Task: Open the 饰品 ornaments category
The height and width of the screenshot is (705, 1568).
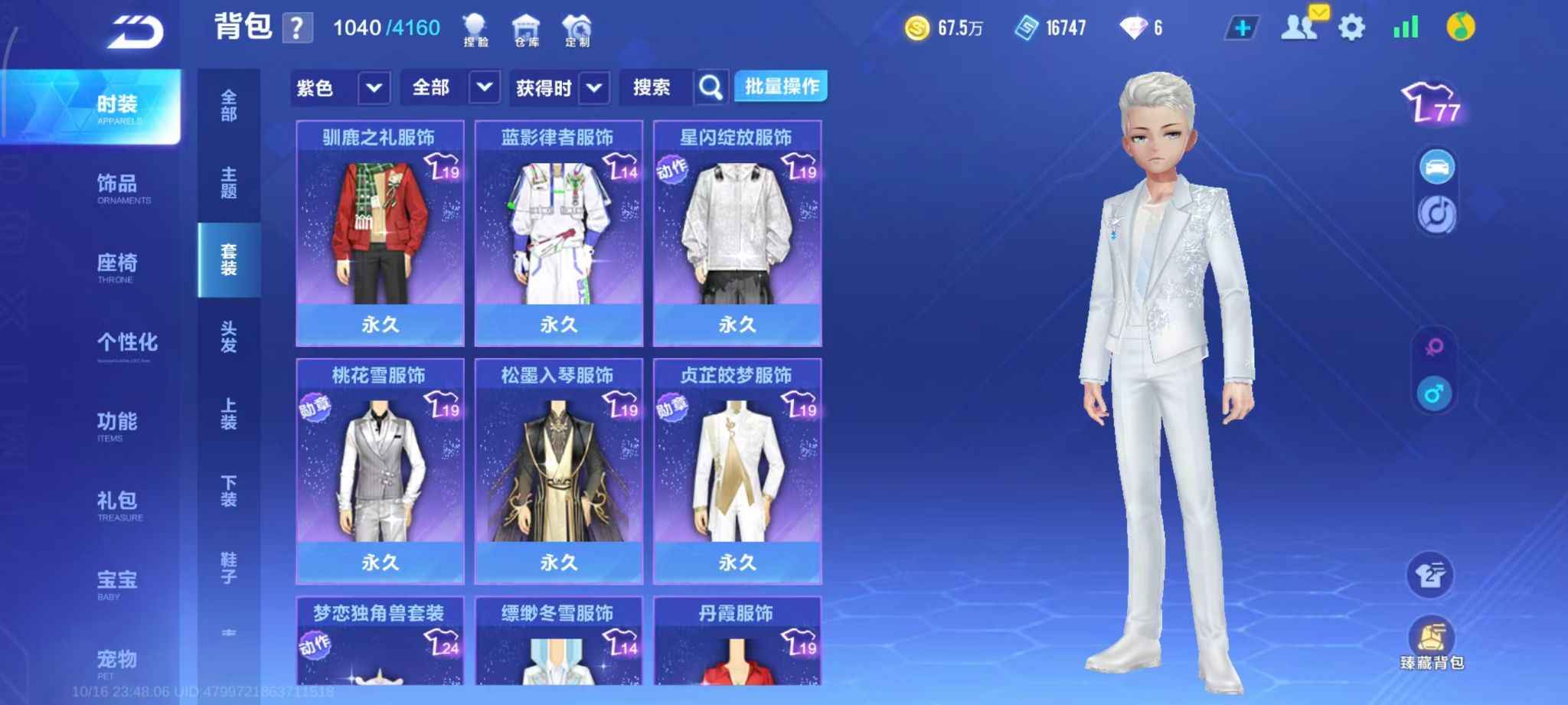Action: [x=116, y=188]
